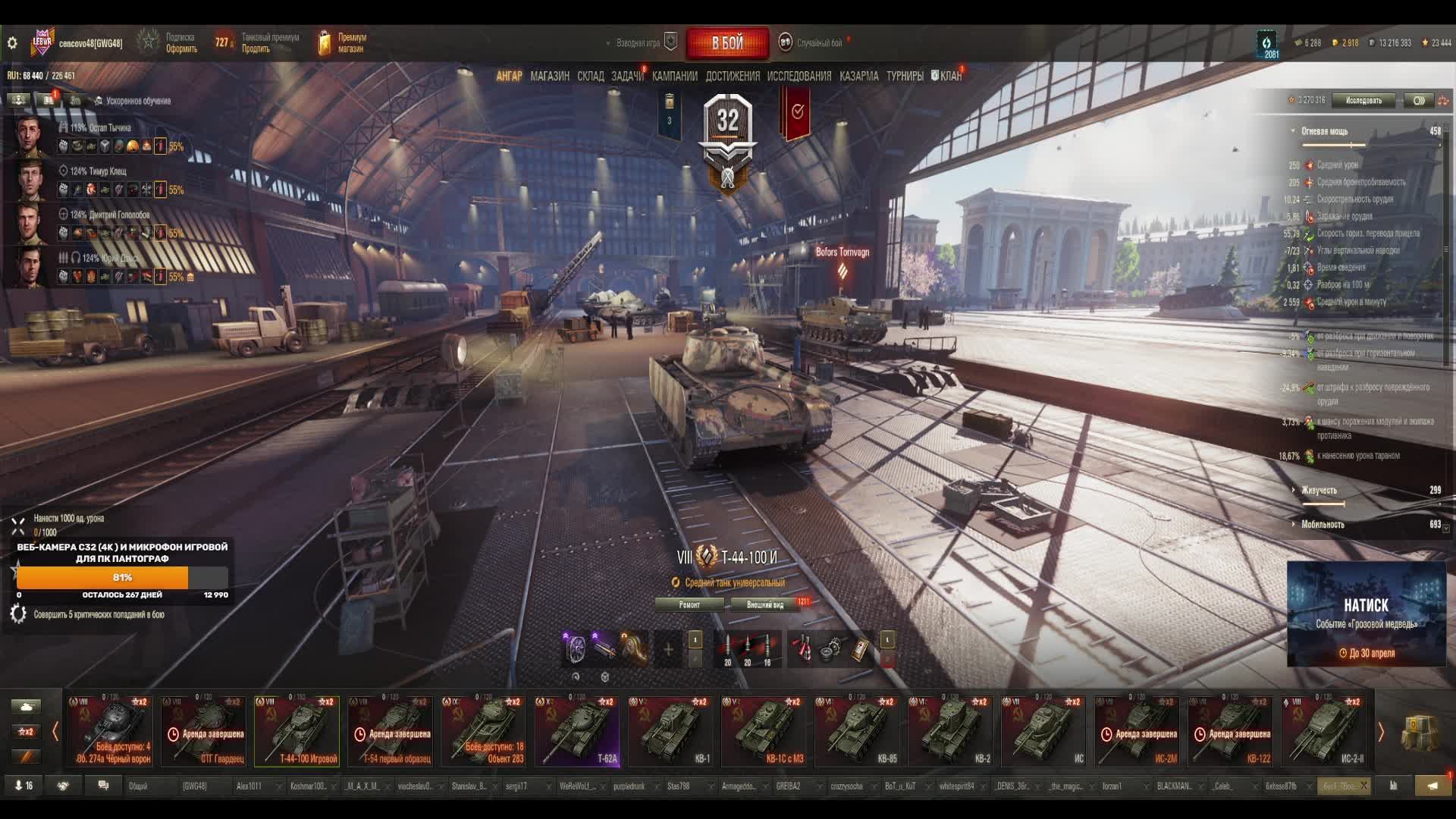Open the ЗАДАЧИ missions tab
Viewport: 1456px width, 819px height.
(627, 76)
